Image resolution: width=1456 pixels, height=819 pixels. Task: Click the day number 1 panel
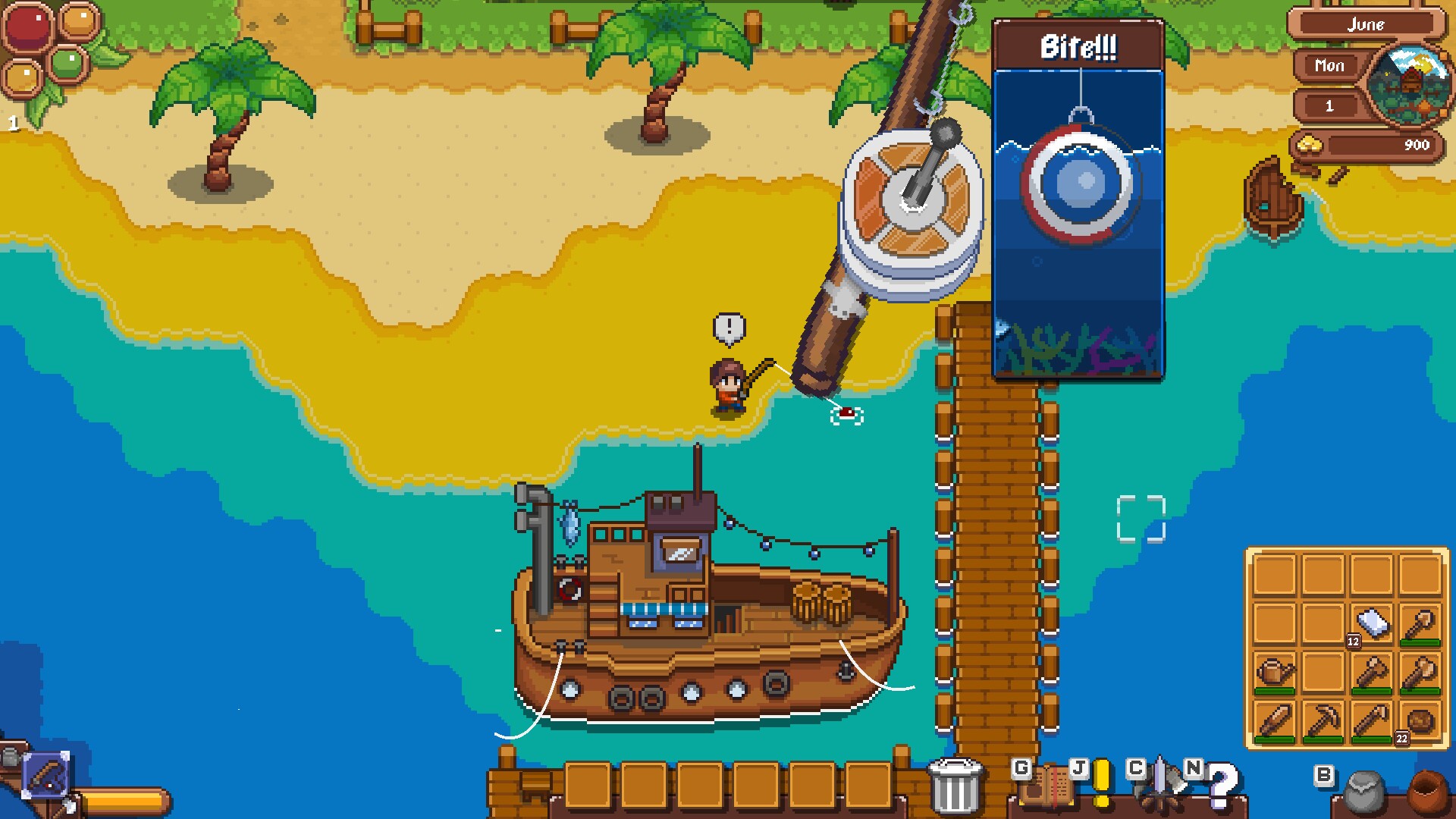(x=1329, y=106)
